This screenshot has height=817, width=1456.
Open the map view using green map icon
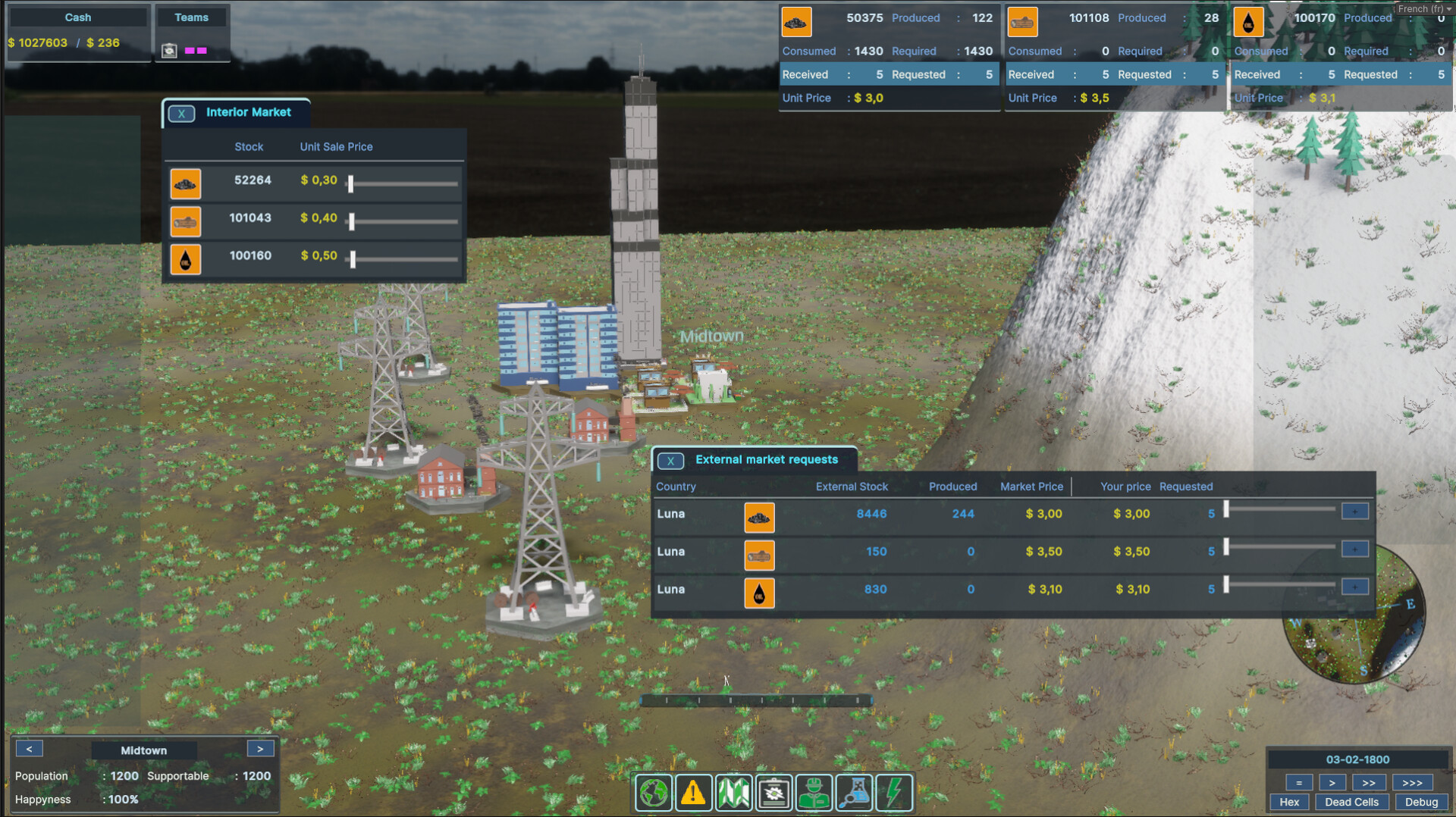734,792
